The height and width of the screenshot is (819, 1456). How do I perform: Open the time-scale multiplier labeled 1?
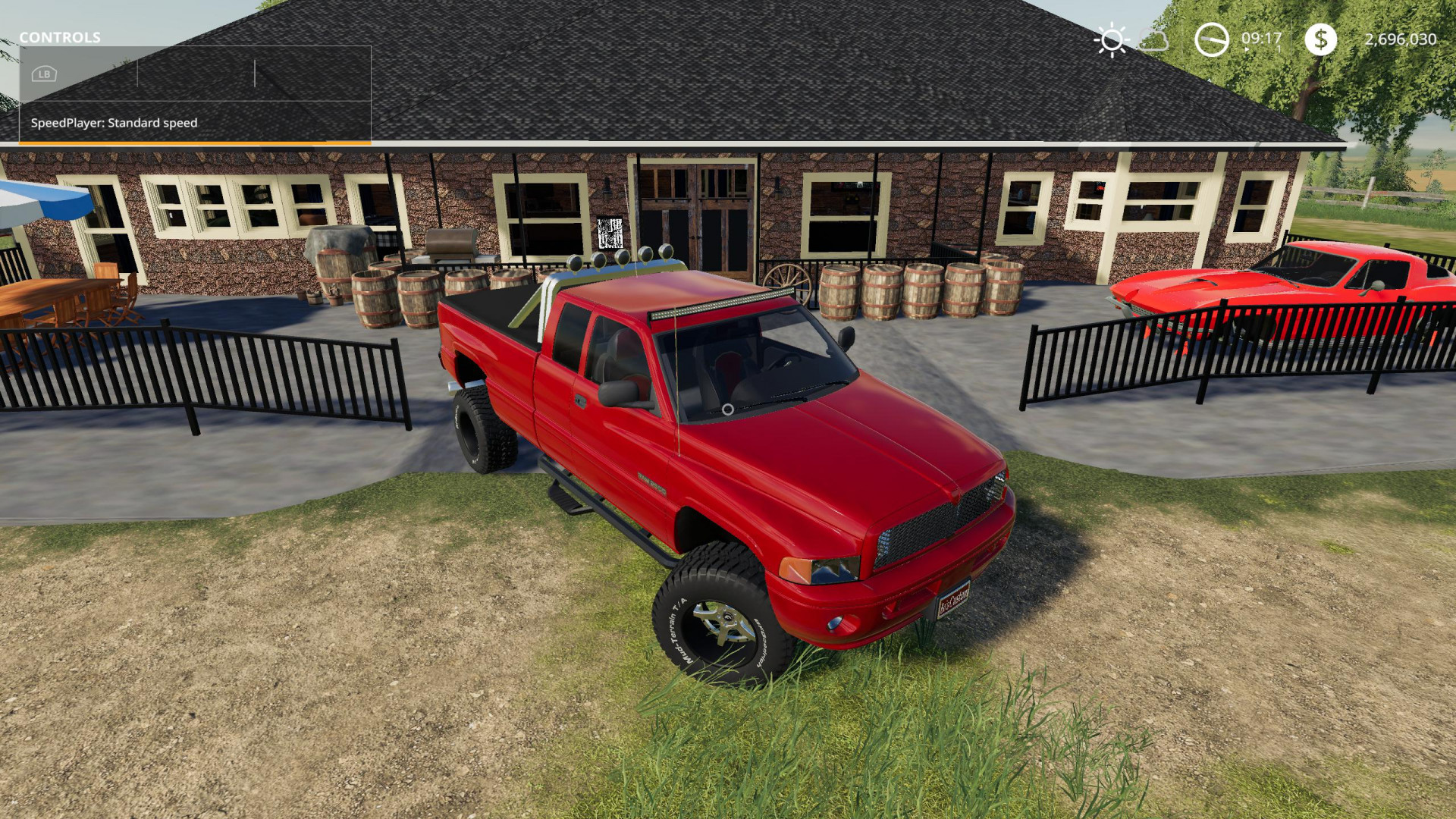click(1278, 49)
